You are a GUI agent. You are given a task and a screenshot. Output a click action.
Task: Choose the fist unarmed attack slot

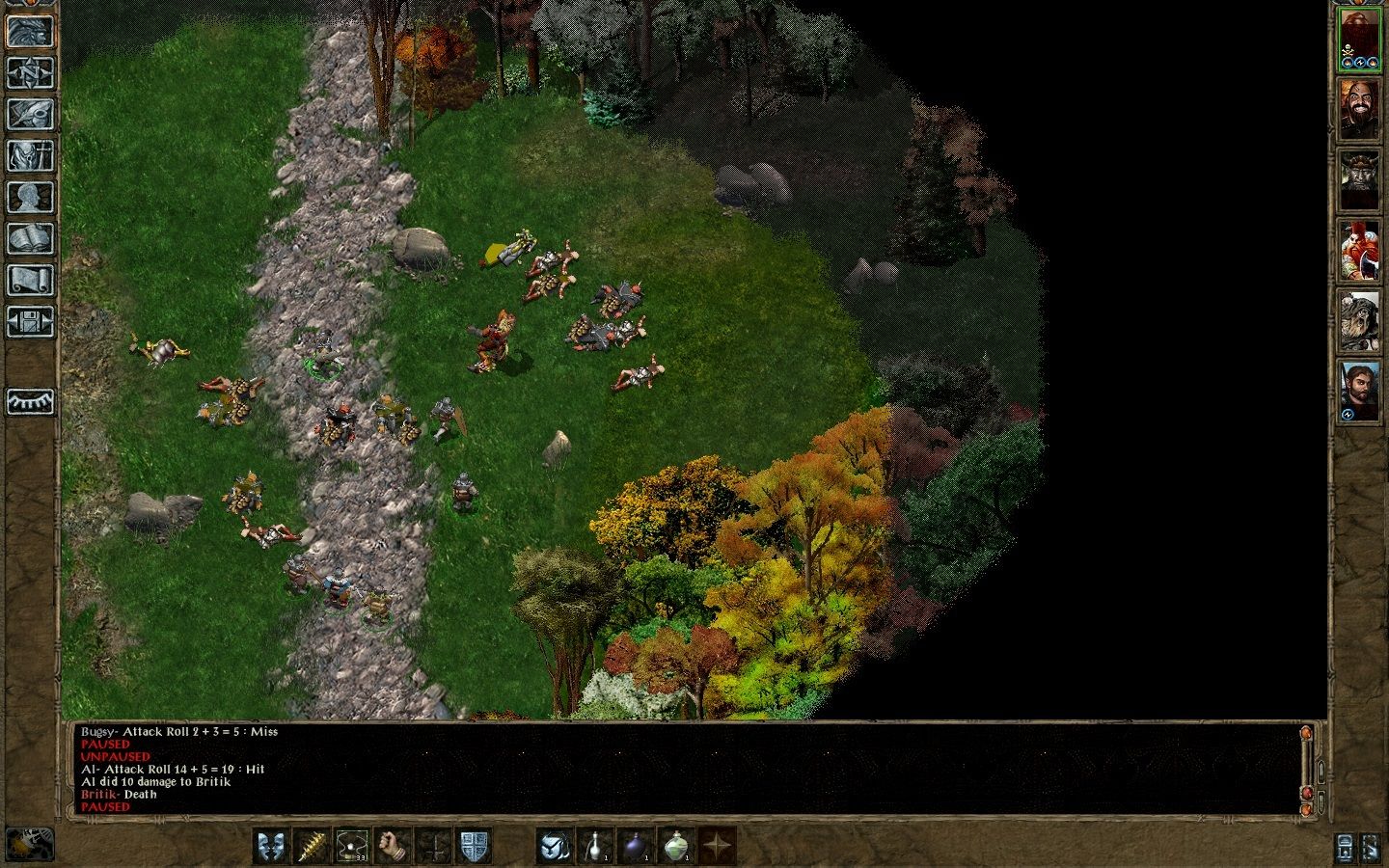point(394,846)
